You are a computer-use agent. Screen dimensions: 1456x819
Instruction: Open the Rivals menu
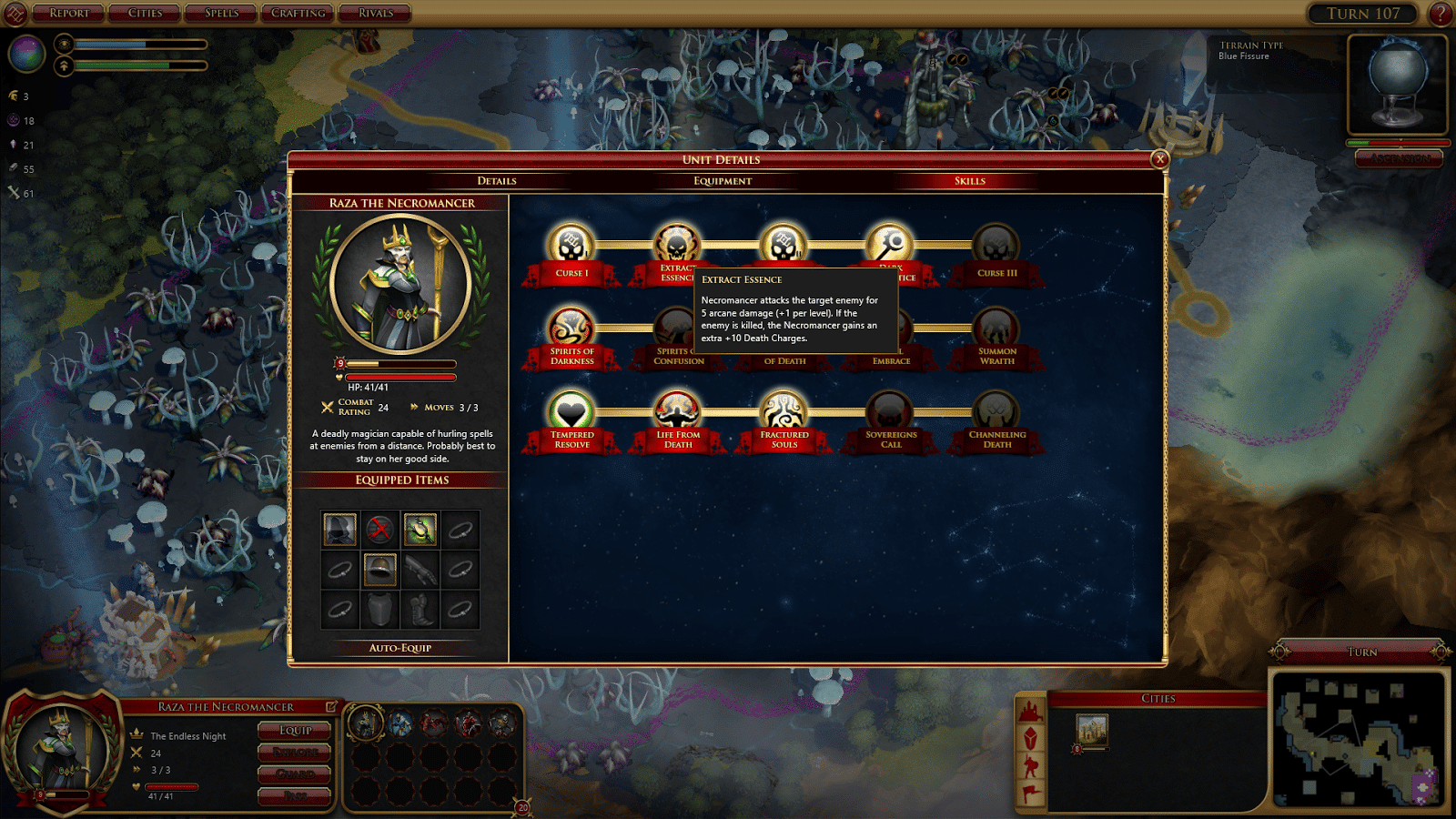point(375,13)
